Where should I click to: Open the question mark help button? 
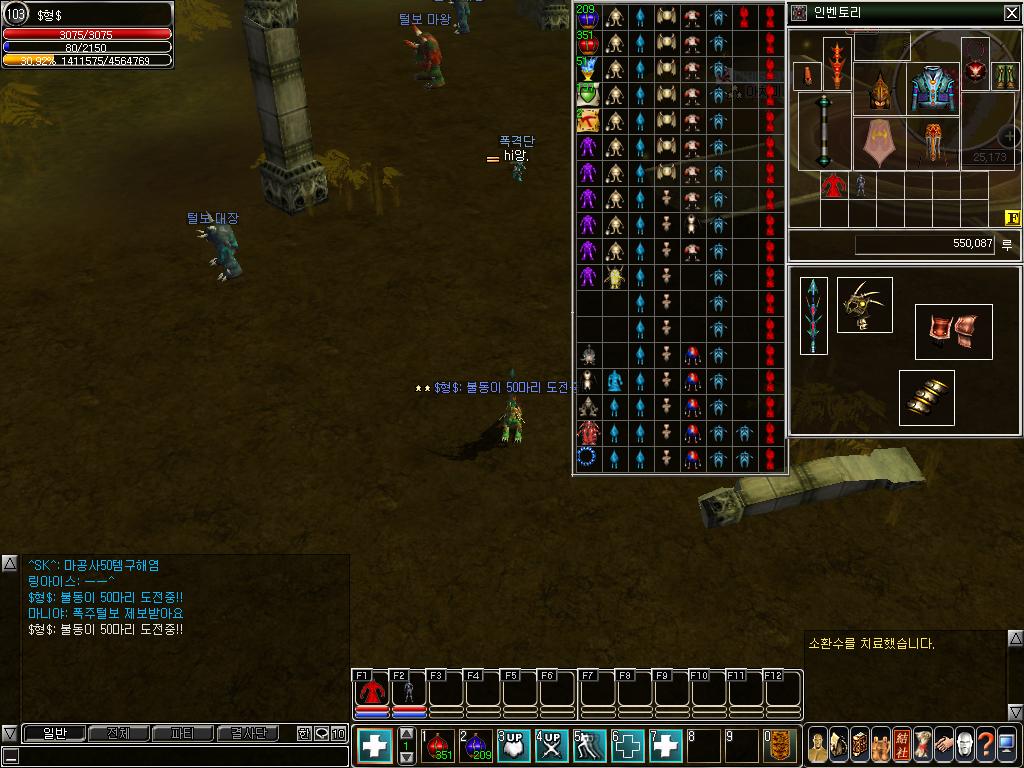(x=985, y=745)
